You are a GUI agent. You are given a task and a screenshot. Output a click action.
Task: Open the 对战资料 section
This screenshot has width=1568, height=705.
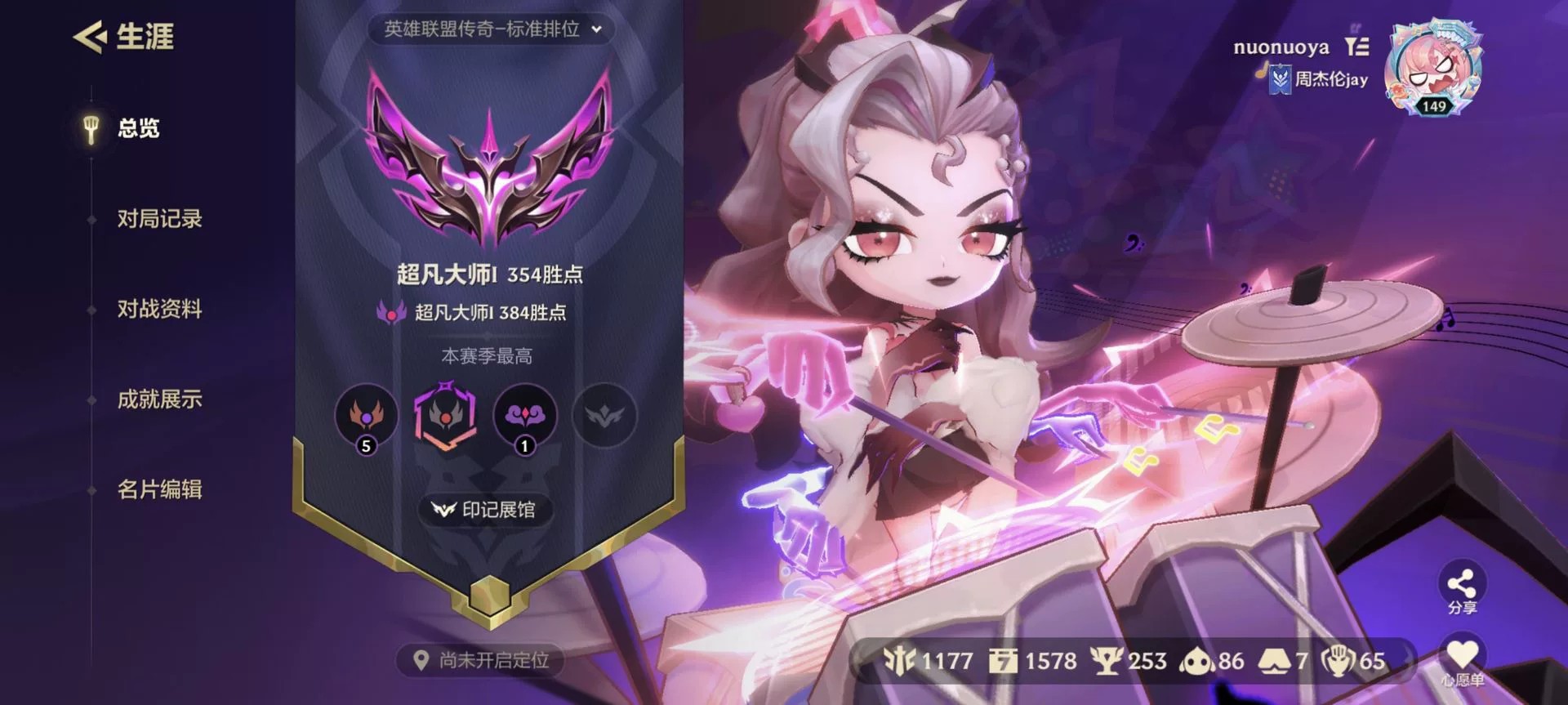[x=158, y=310]
